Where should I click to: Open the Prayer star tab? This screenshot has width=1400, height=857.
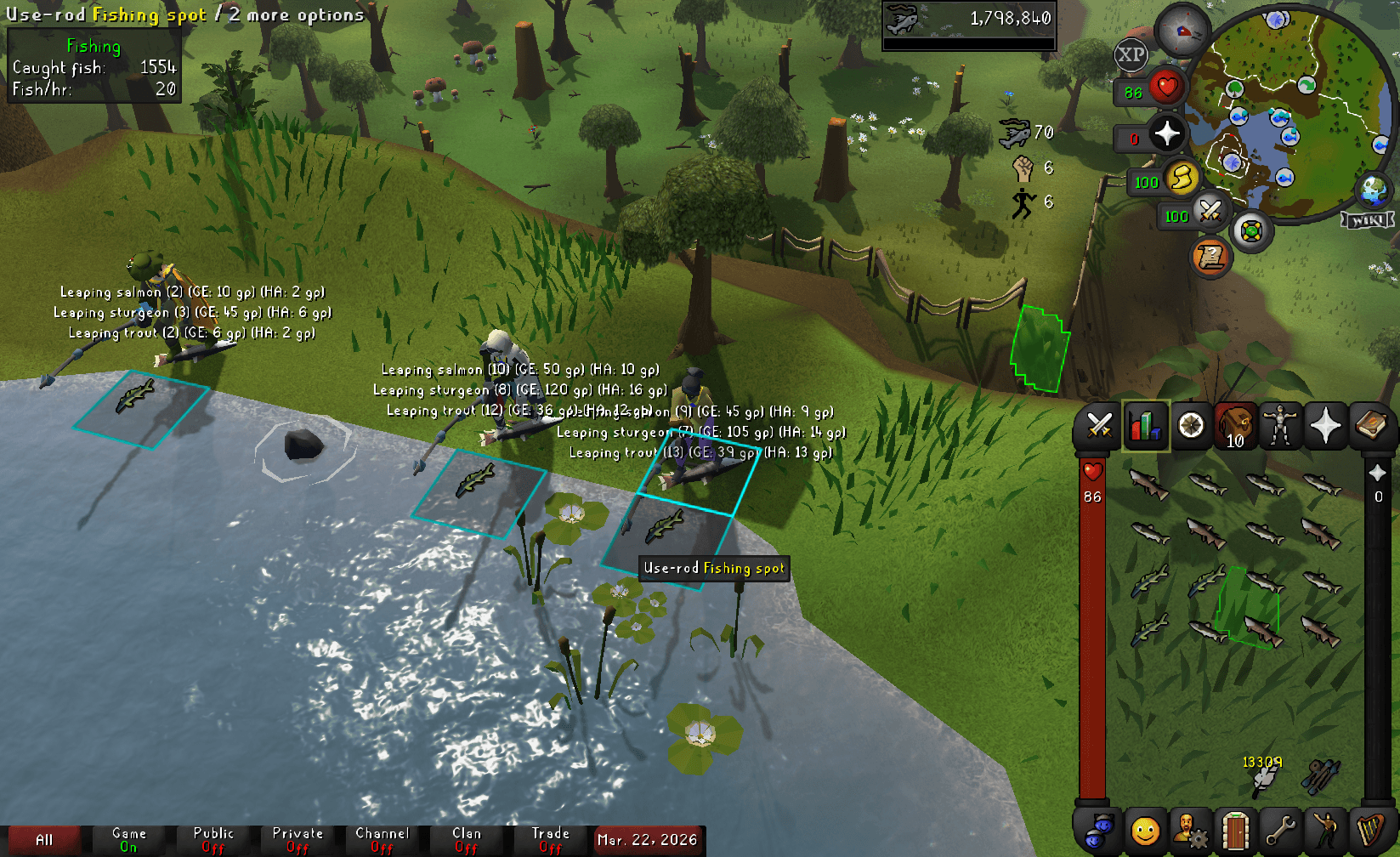click(1324, 426)
